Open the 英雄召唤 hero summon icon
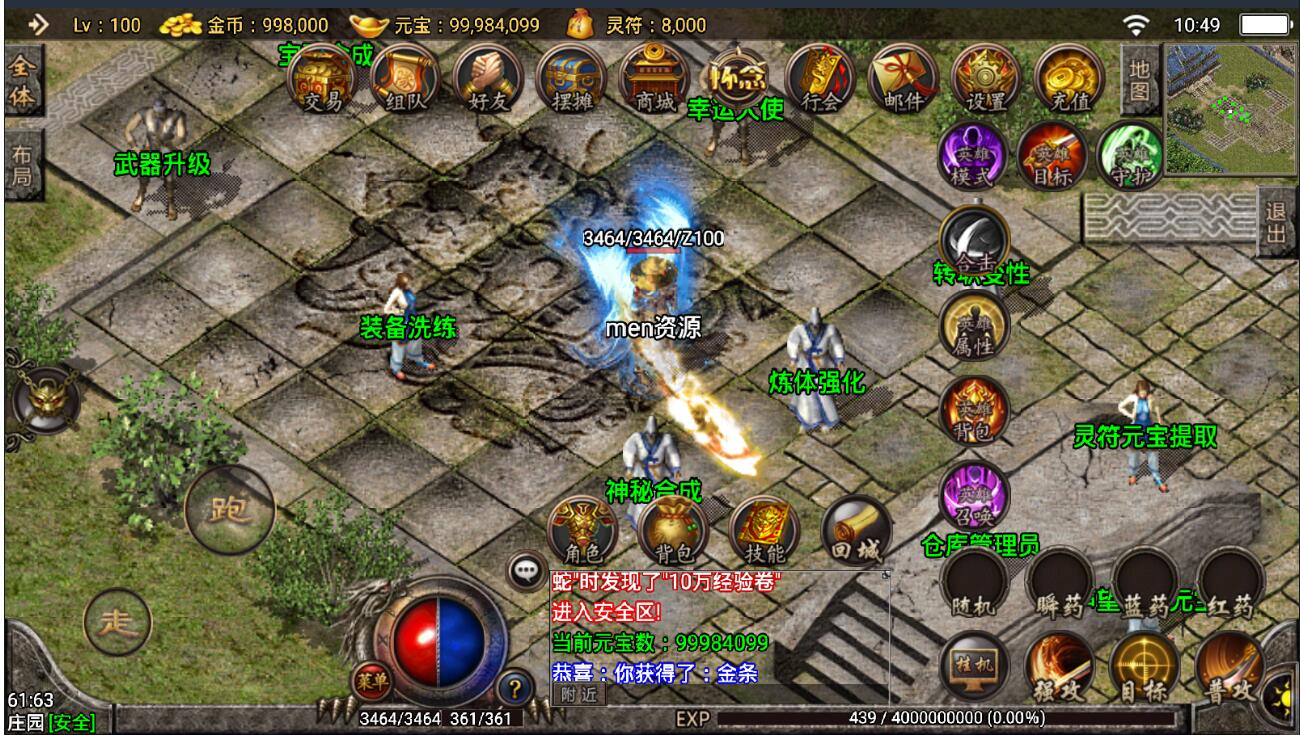 [x=974, y=496]
